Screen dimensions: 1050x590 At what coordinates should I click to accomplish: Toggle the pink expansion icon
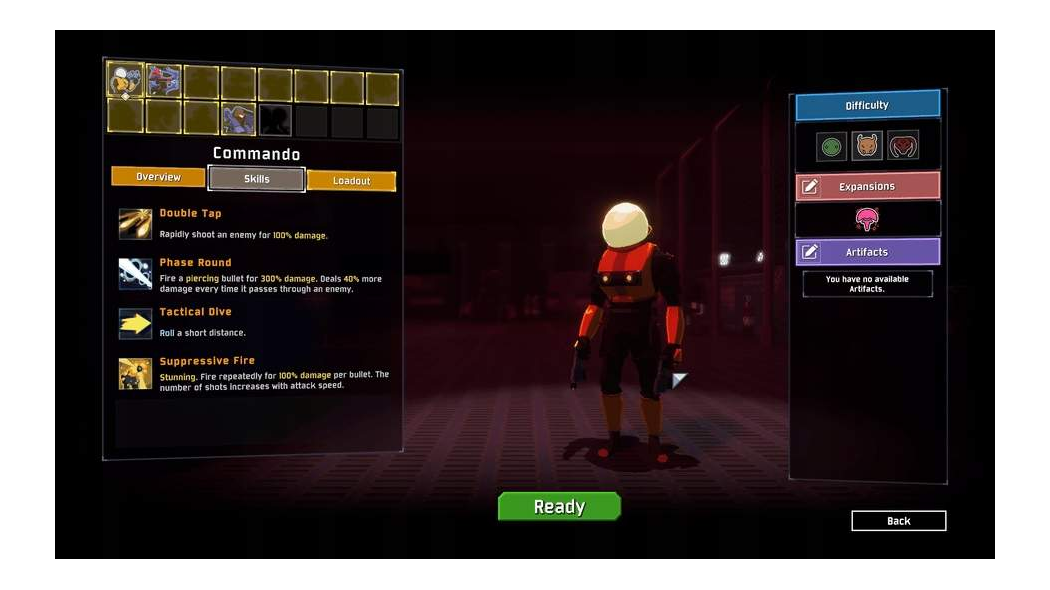coord(867,219)
